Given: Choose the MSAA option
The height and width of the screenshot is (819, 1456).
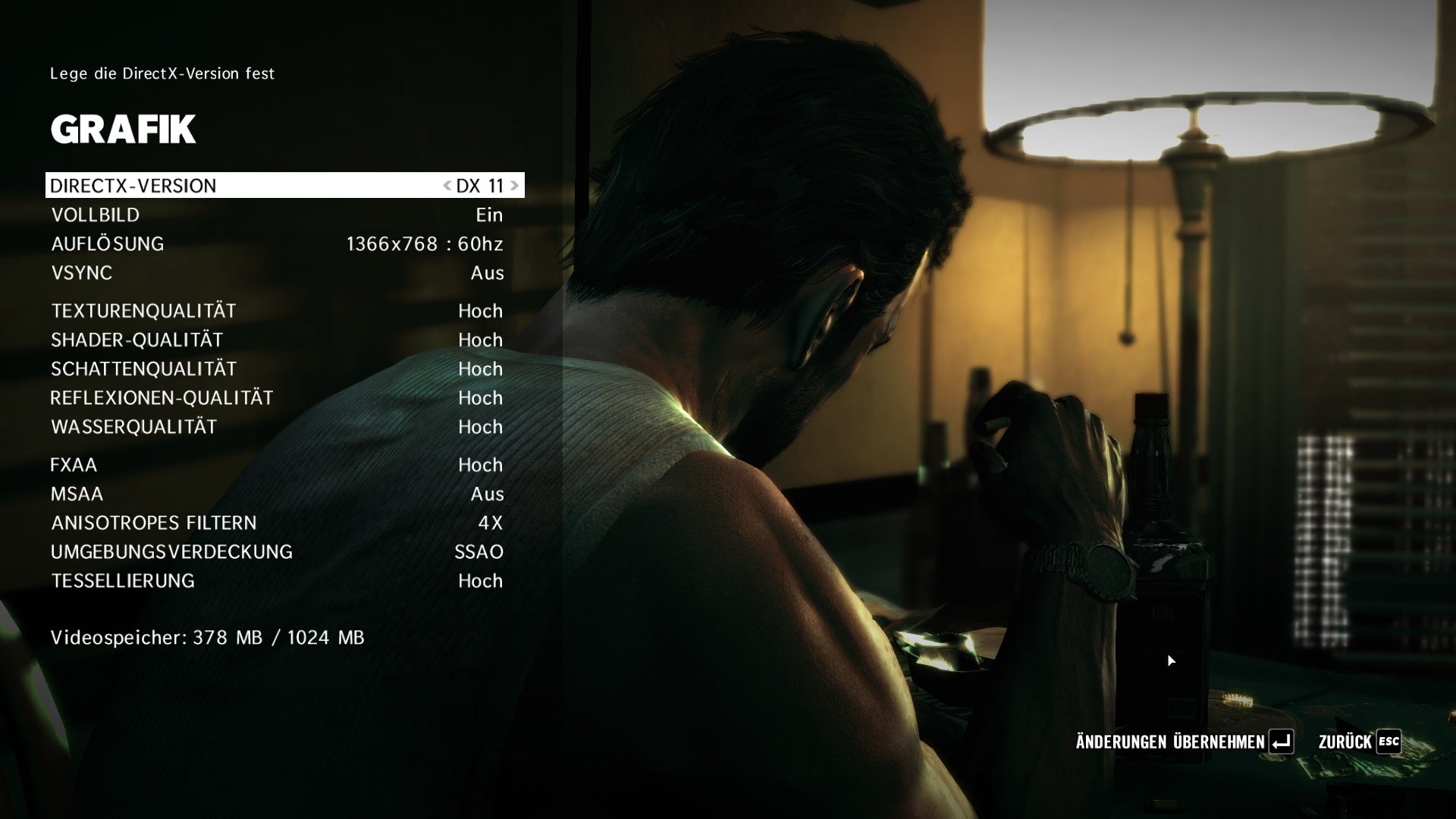Looking at the screenshot, I should [277, 494].
